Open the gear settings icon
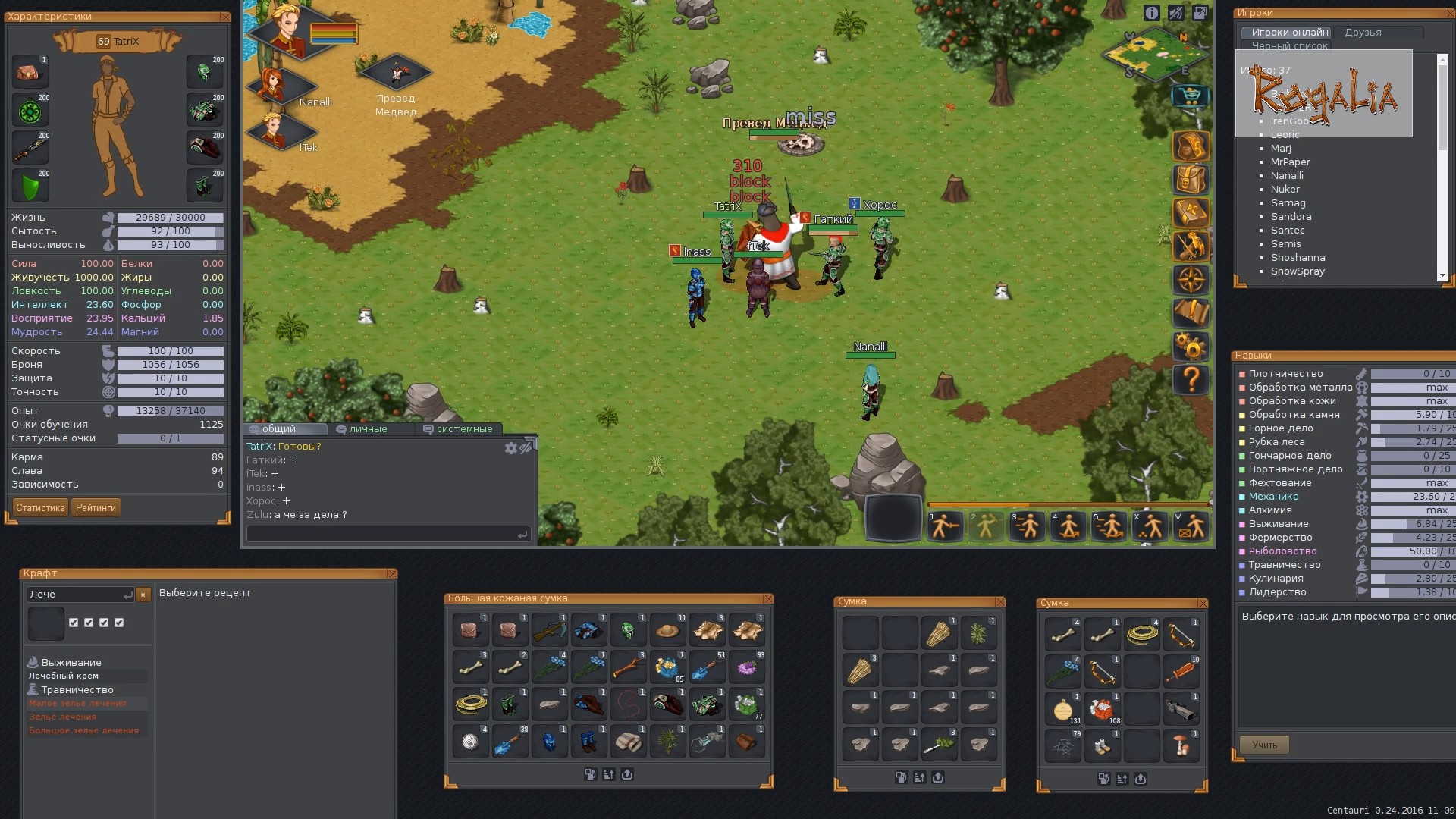The height and width of the screenshot is (819, 1456). point(1191,347)
